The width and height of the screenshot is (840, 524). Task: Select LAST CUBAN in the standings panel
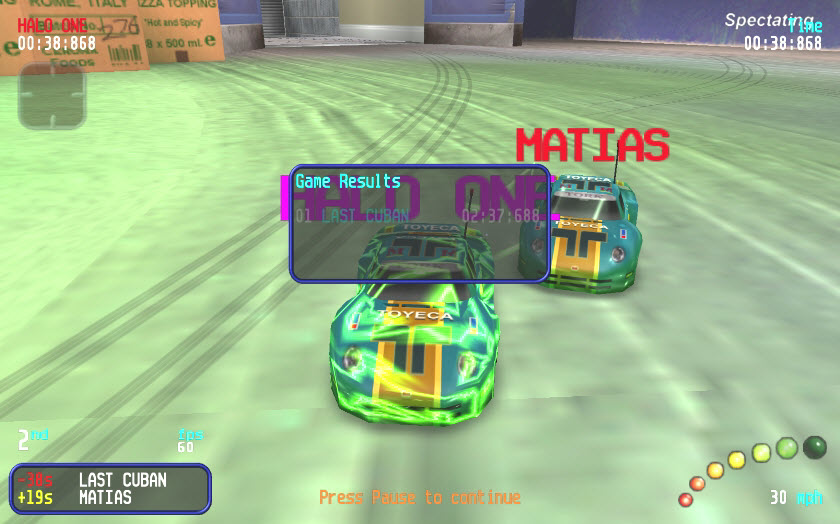[122, 480]
